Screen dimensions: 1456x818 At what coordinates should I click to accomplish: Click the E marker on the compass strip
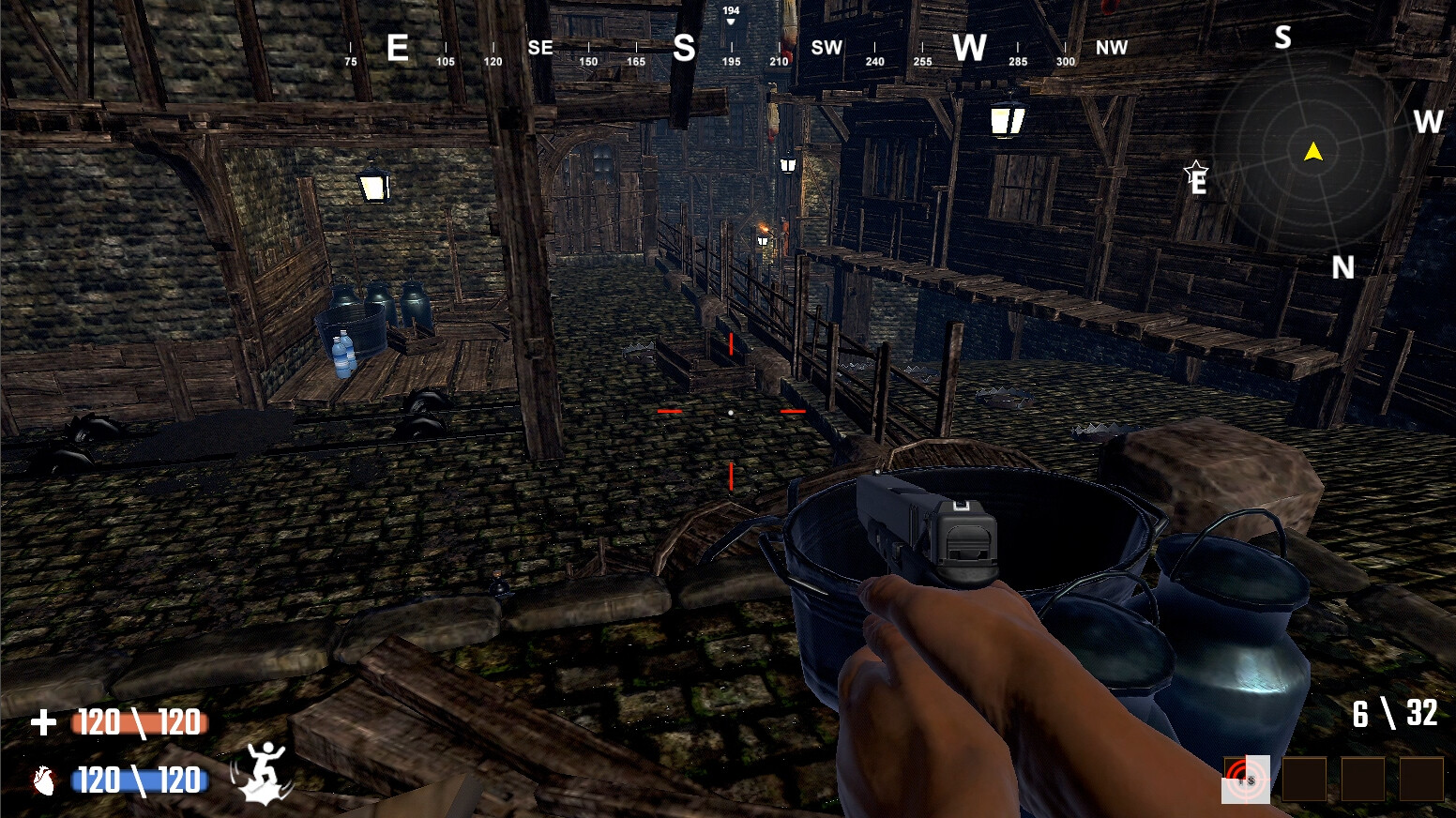(398, 49)
